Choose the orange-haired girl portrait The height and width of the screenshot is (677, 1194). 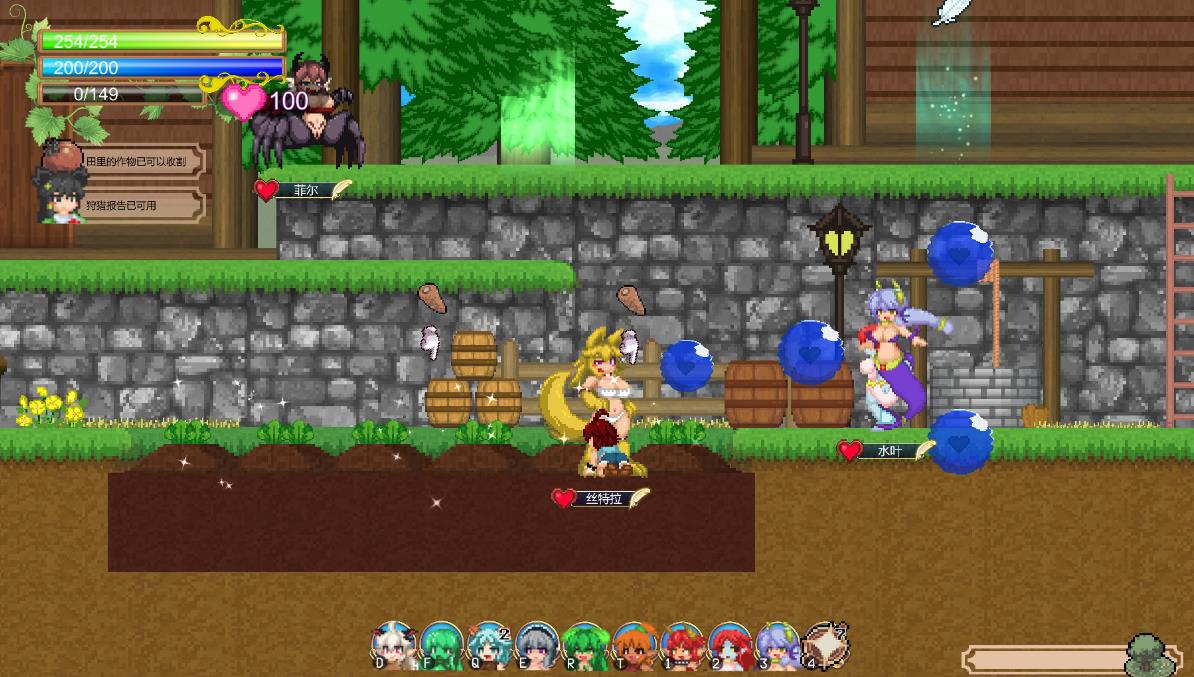(634, 646)
